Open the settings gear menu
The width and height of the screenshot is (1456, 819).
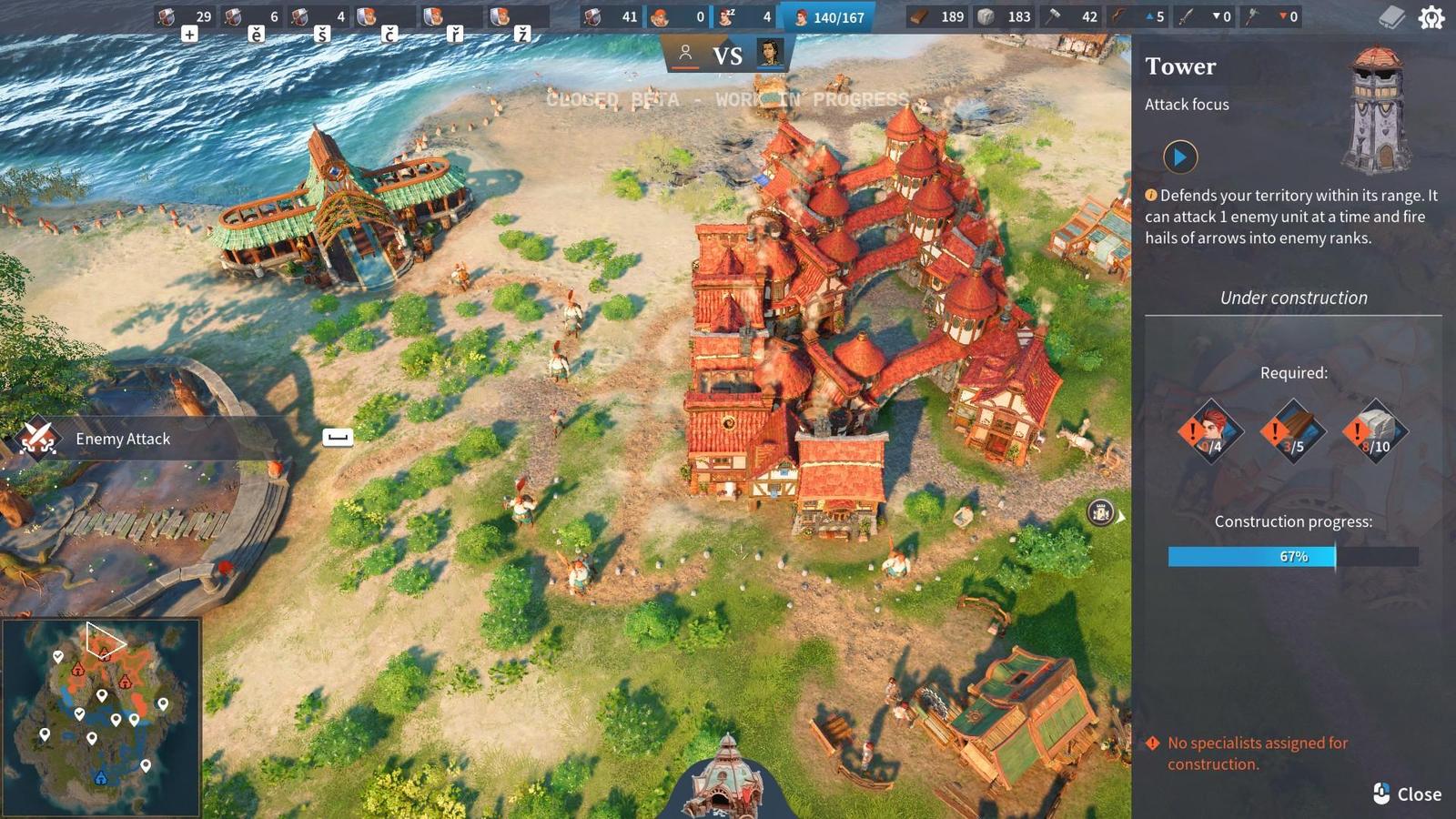1430,15
